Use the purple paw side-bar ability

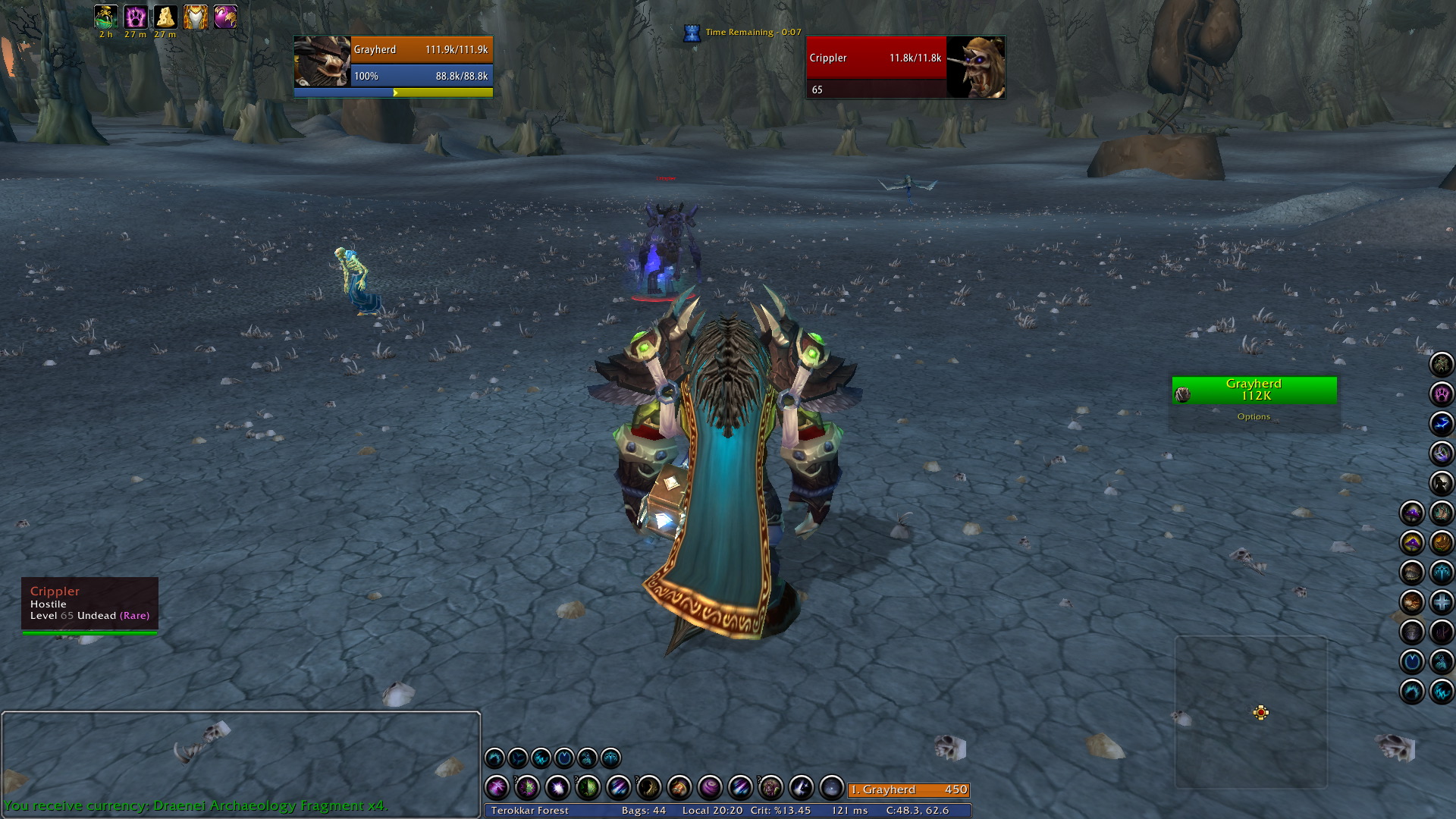pos(1441,394)
